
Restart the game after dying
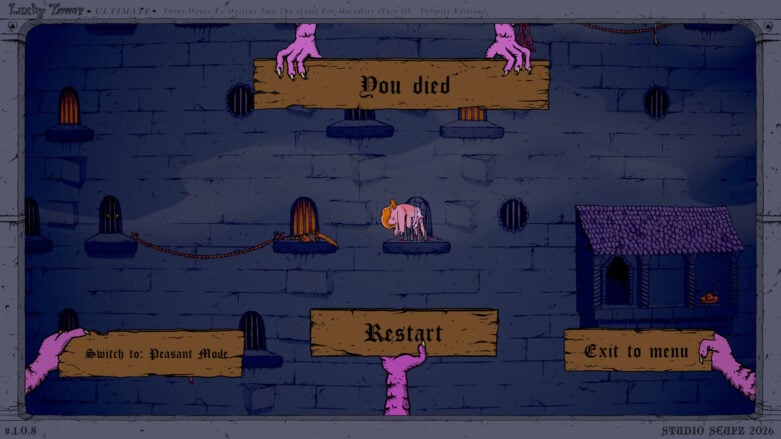[403, 332]
